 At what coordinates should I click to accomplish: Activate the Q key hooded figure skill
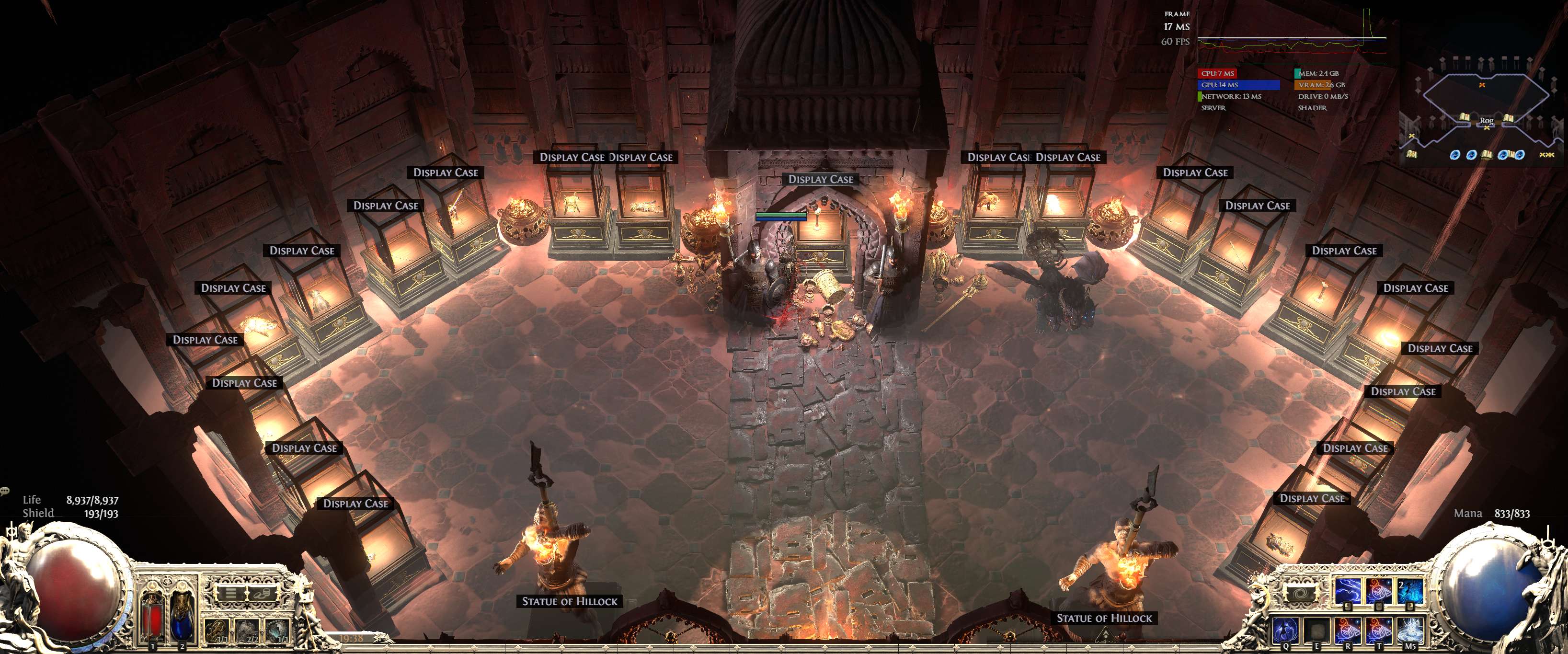point(1285,631)
